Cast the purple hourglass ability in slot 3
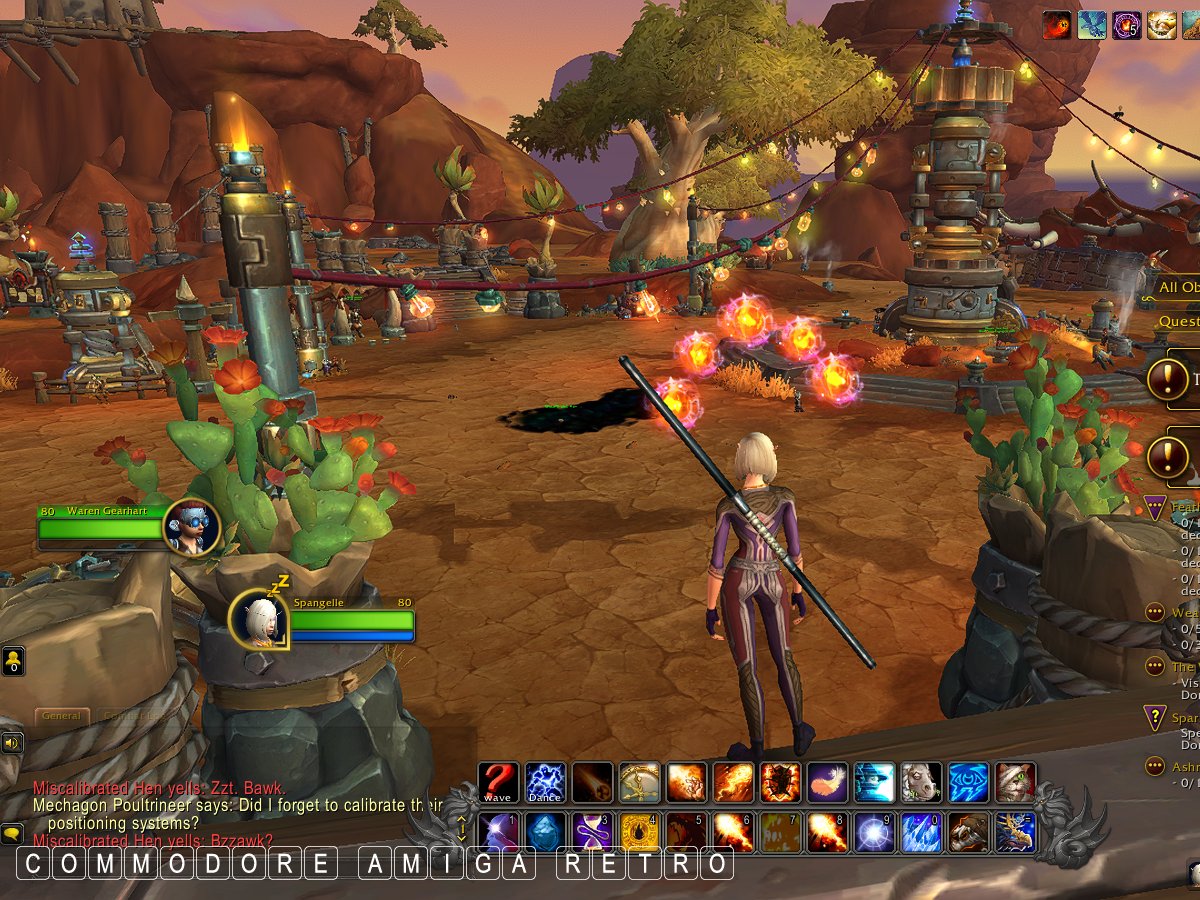The width and height of the screenshot is (1200, 900). [592, 831]
